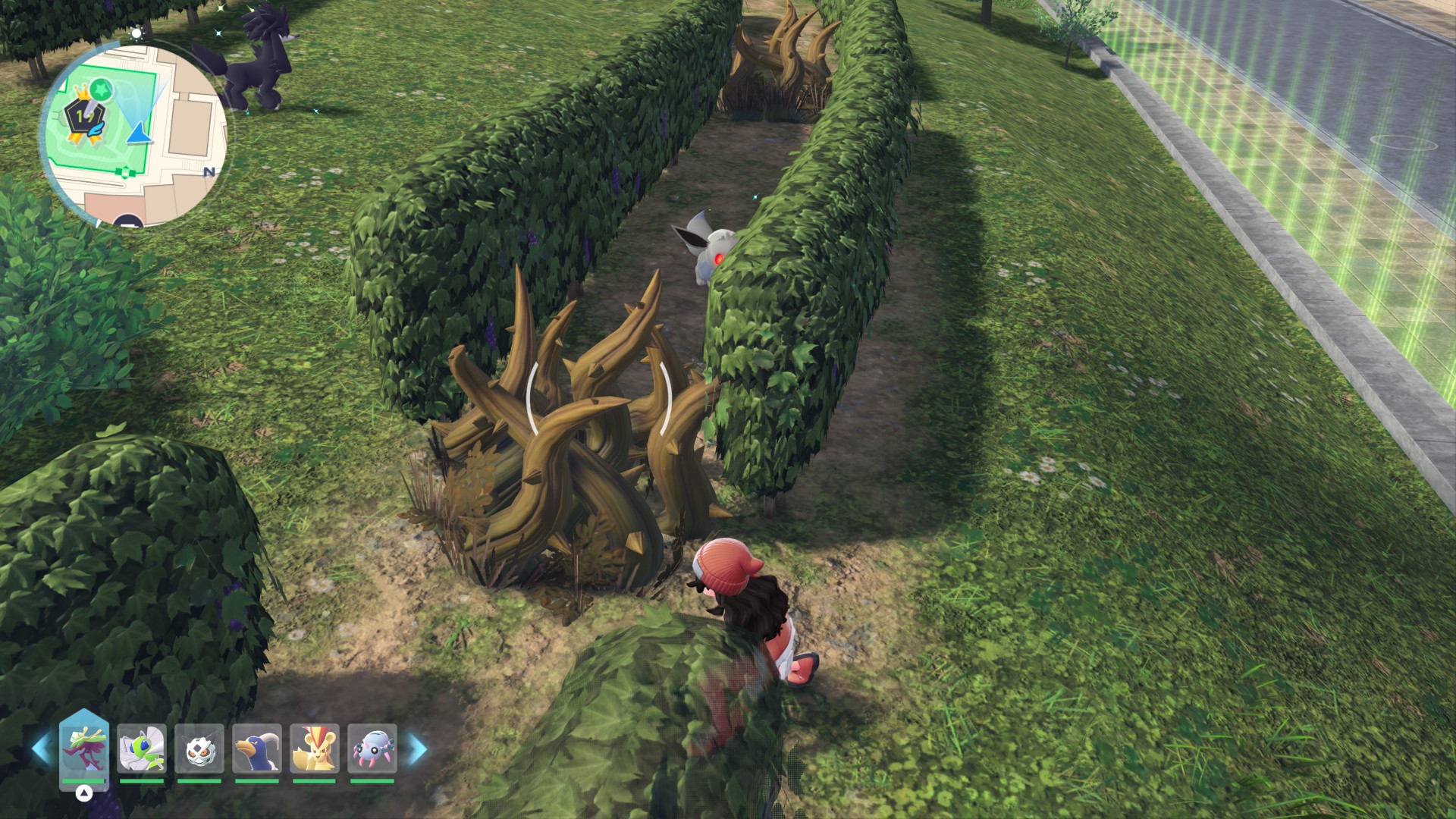Select the Wild Zone 19 badge marker
Viewport: 1456px width, 819px height.
pyautogui.click(x=83, y=119)
